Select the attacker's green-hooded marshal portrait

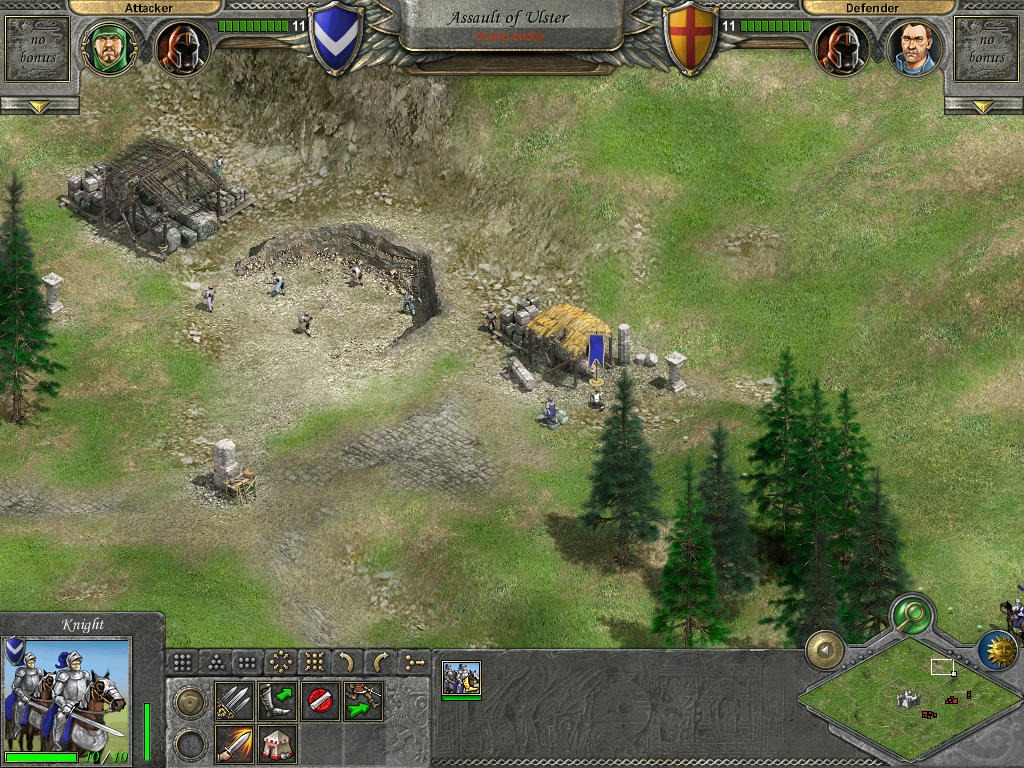tap(109, 47)
